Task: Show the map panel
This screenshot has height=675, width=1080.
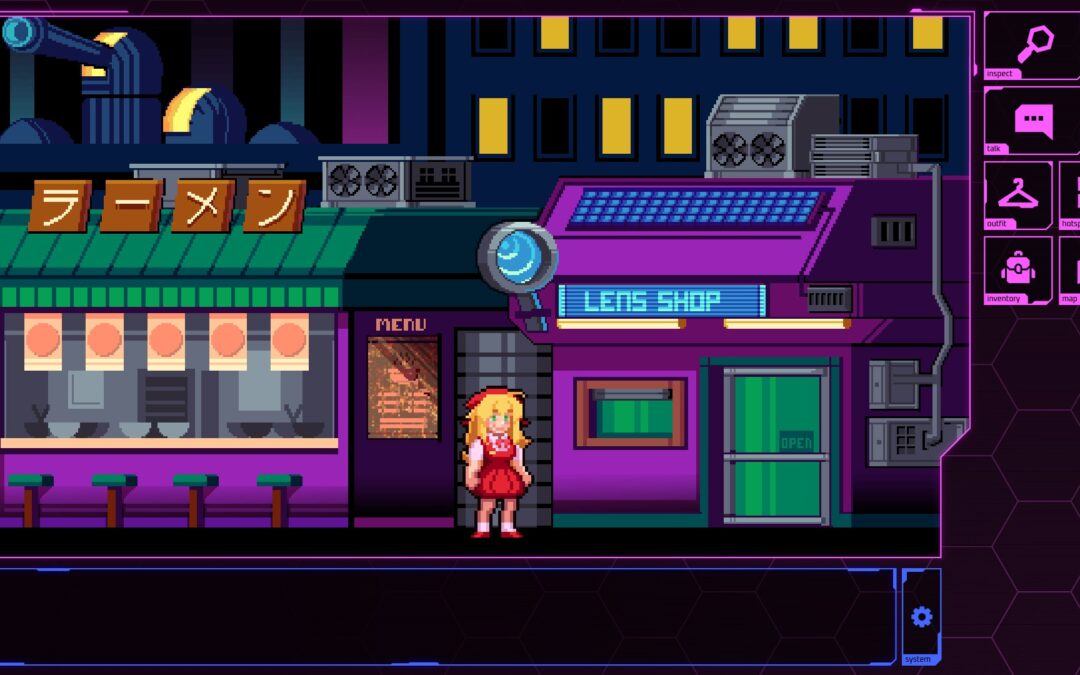Action: pos(1071,269)
